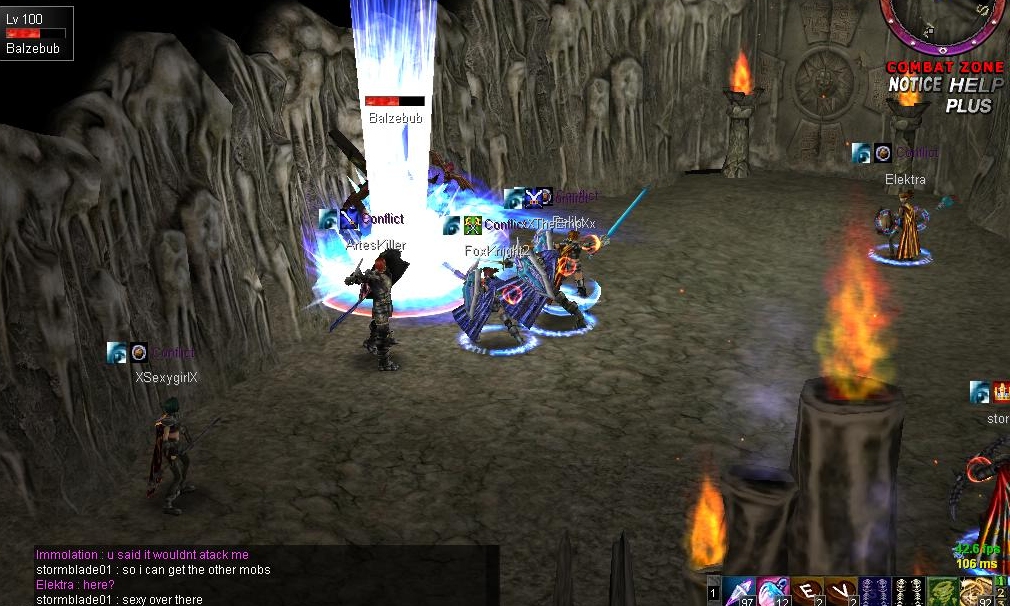Image resolution: width=1010 pixels, height=606 pixels.
Task: Select the brown 'V' hotbar item
Action: tap(842, 591)
